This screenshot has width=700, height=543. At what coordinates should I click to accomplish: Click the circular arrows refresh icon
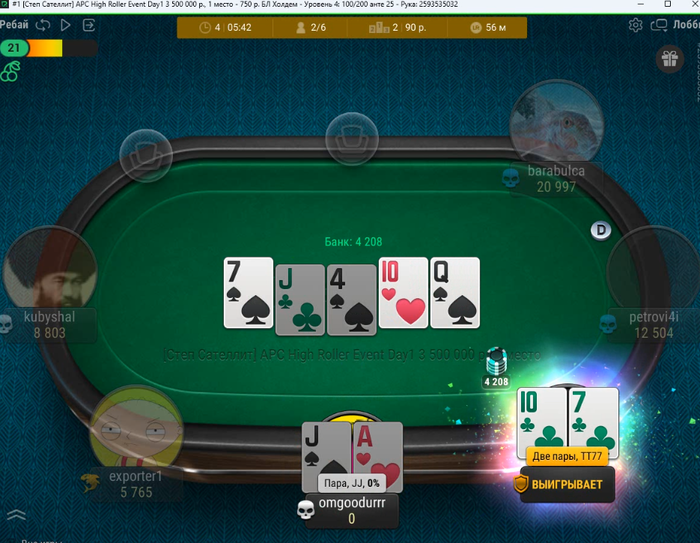pos(43,25)
